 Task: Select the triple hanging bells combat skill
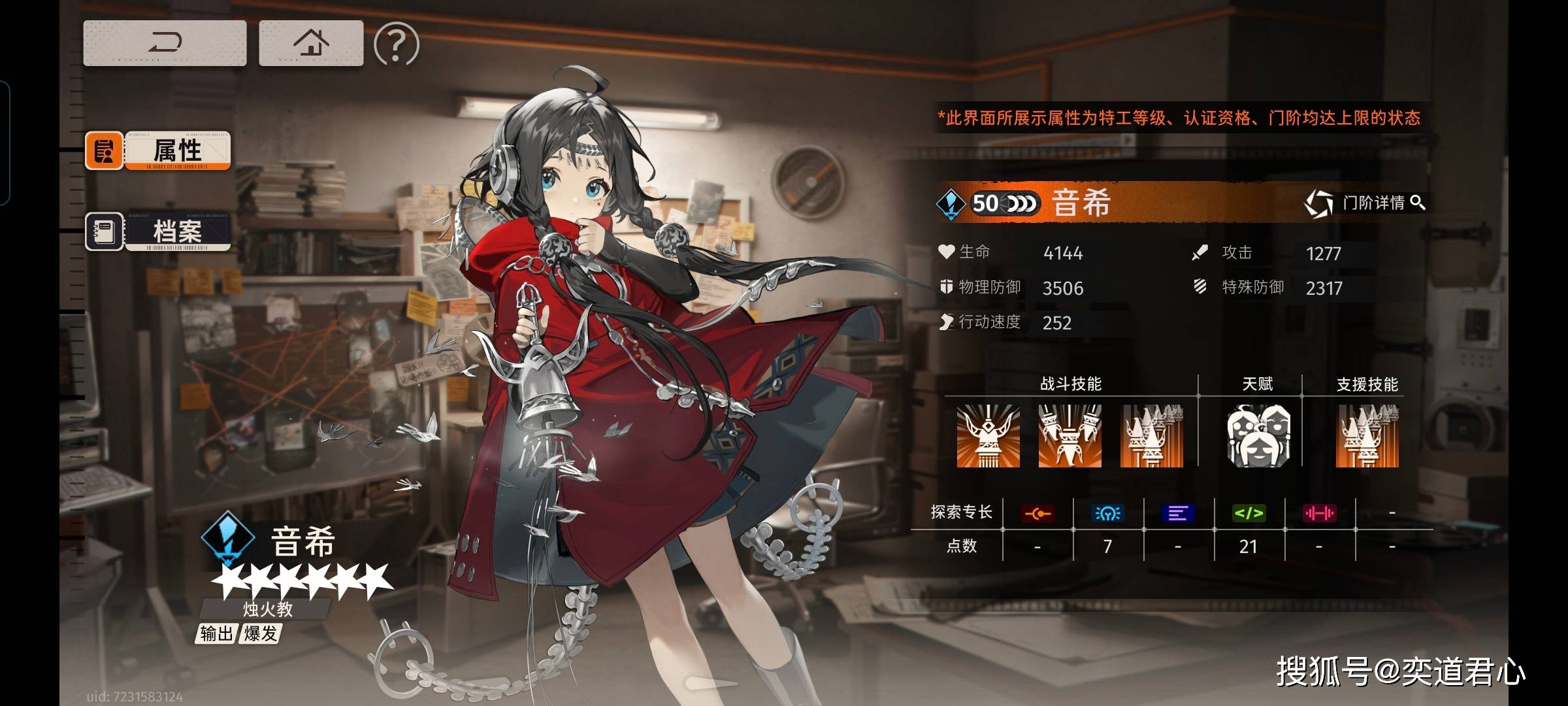(1070, 435)
